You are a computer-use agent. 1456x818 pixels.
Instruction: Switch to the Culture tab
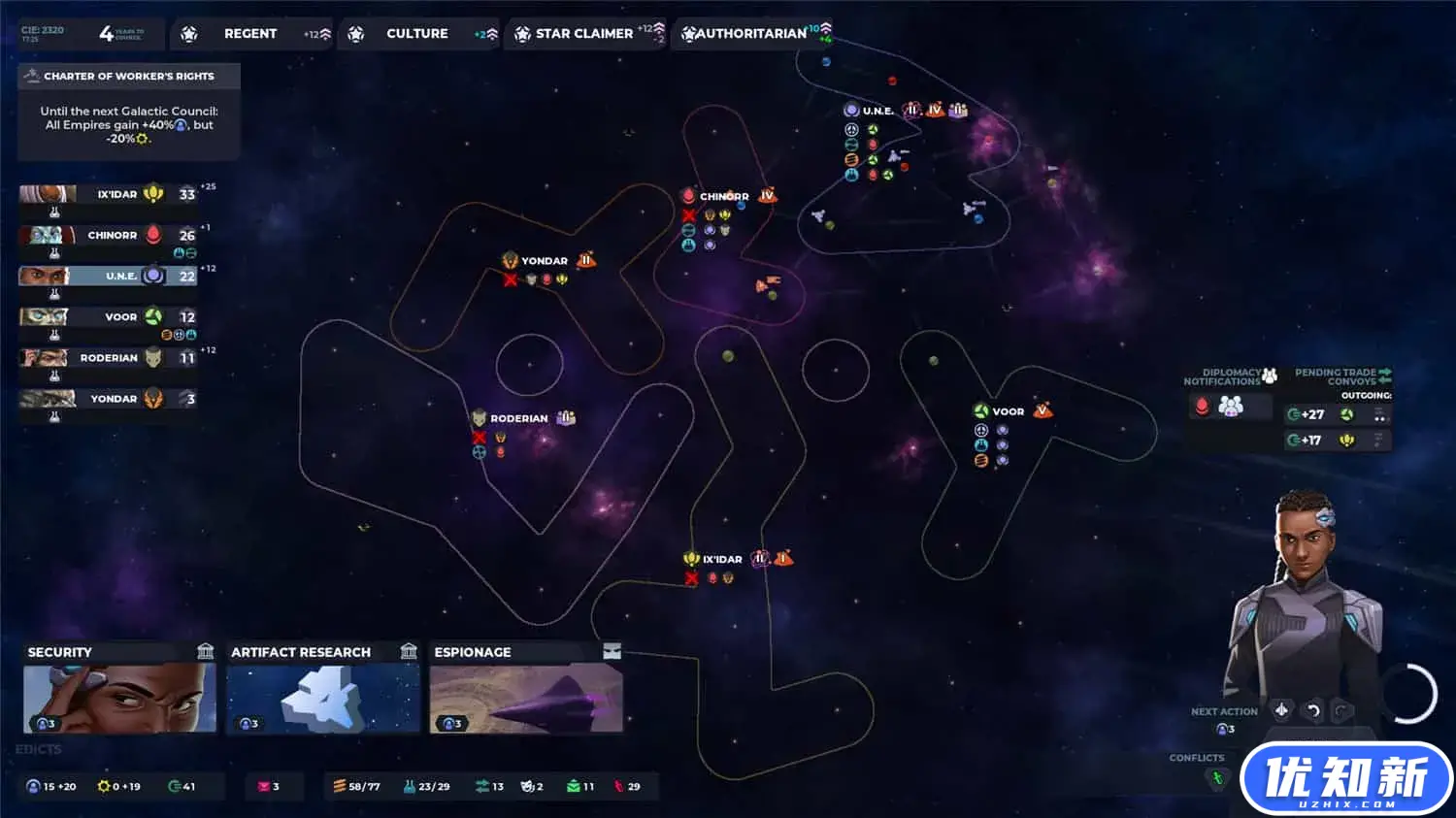(x=417, y=33)
